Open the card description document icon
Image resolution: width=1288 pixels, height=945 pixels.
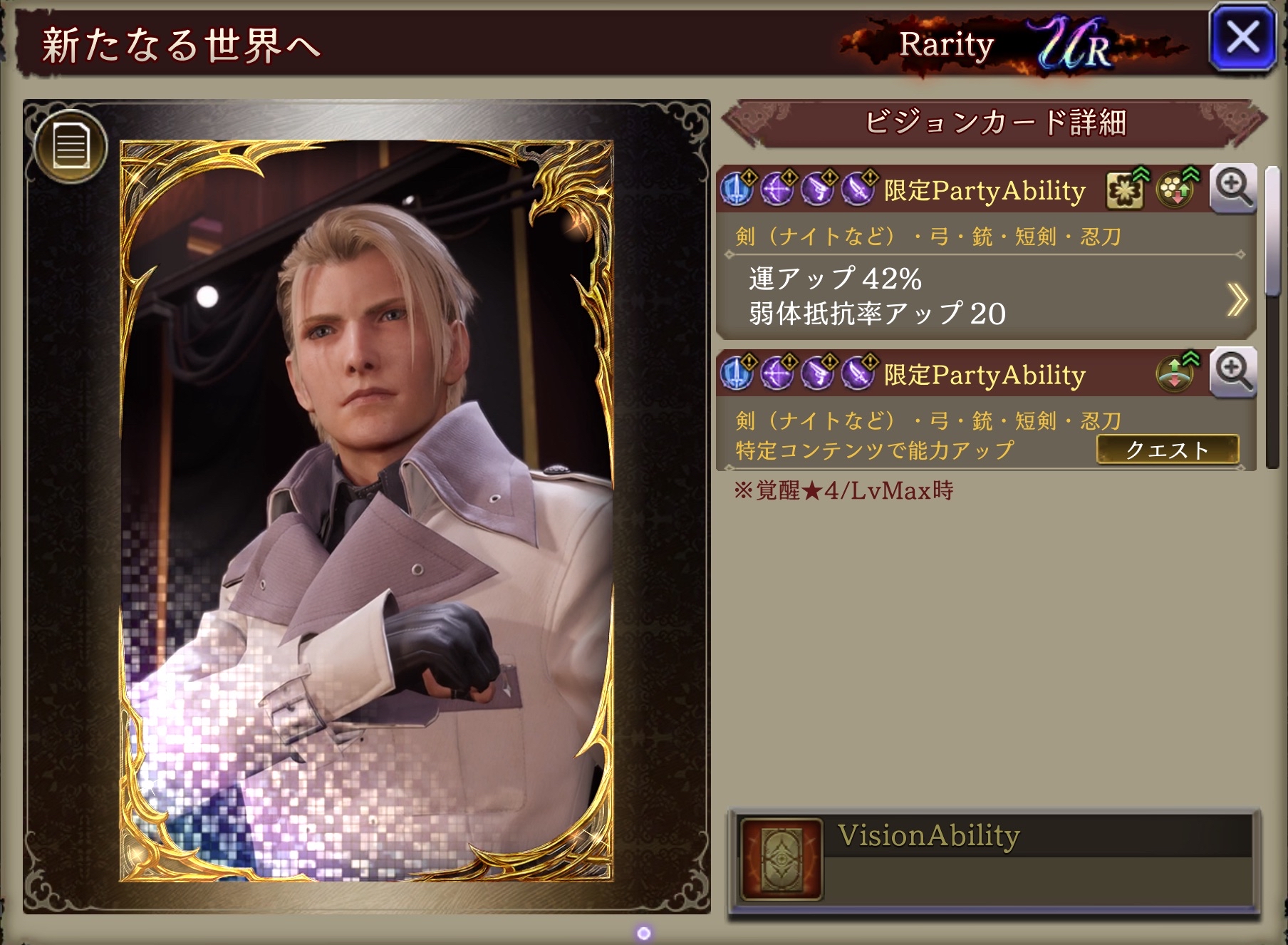[x=71, y=148]
